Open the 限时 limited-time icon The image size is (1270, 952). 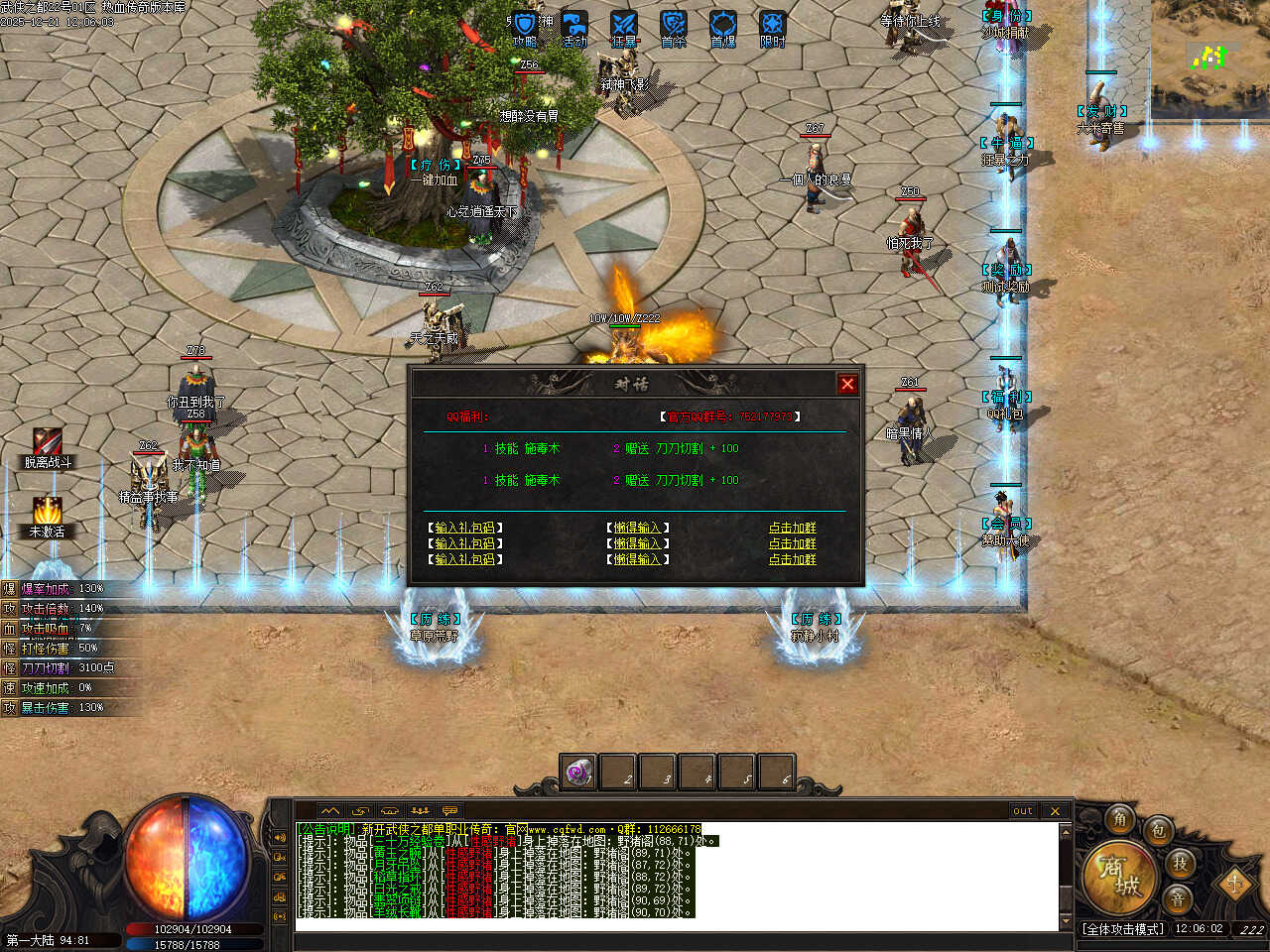(773, 26)
